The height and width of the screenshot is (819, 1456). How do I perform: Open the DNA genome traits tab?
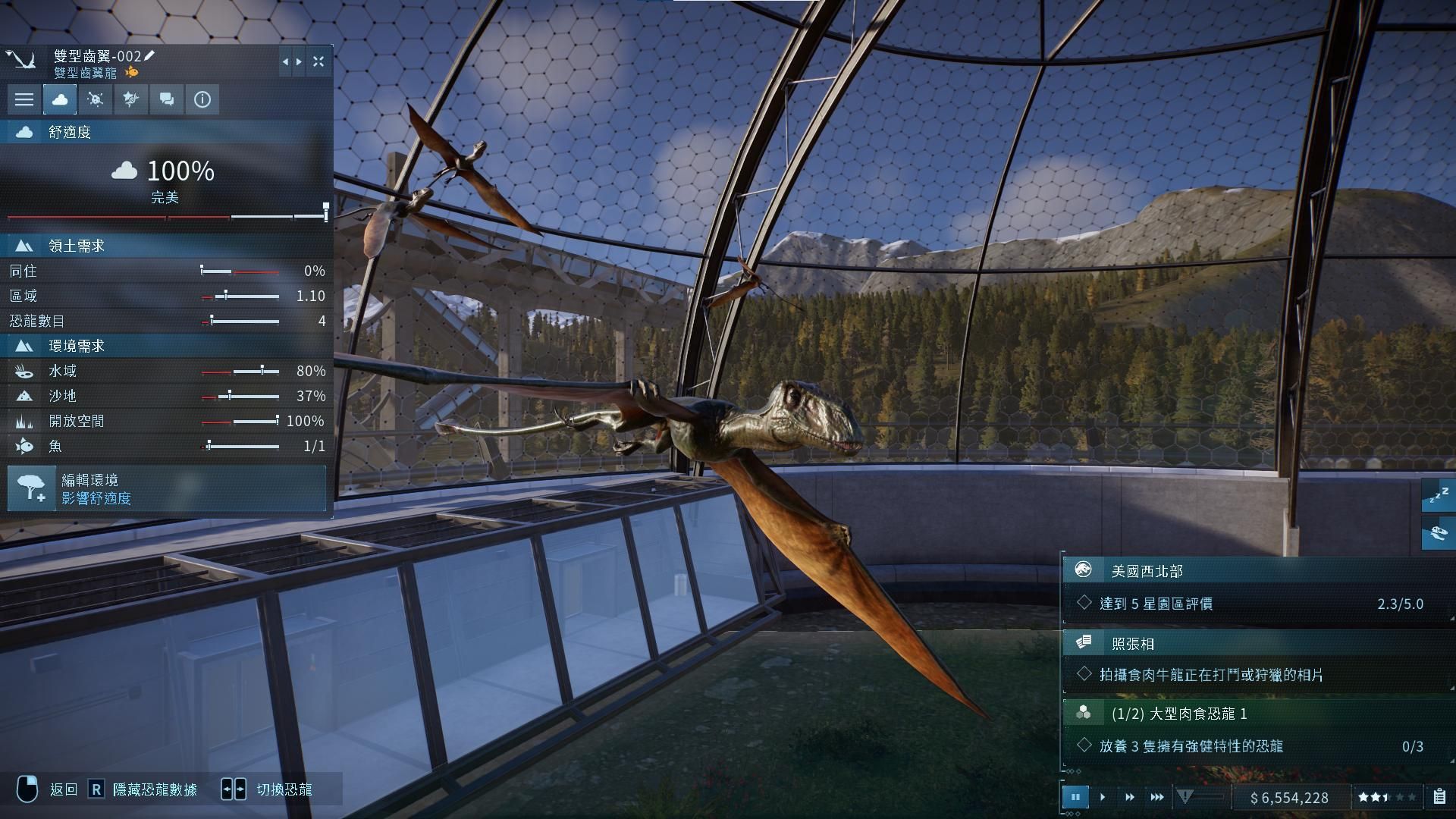(x=131, y=99)
